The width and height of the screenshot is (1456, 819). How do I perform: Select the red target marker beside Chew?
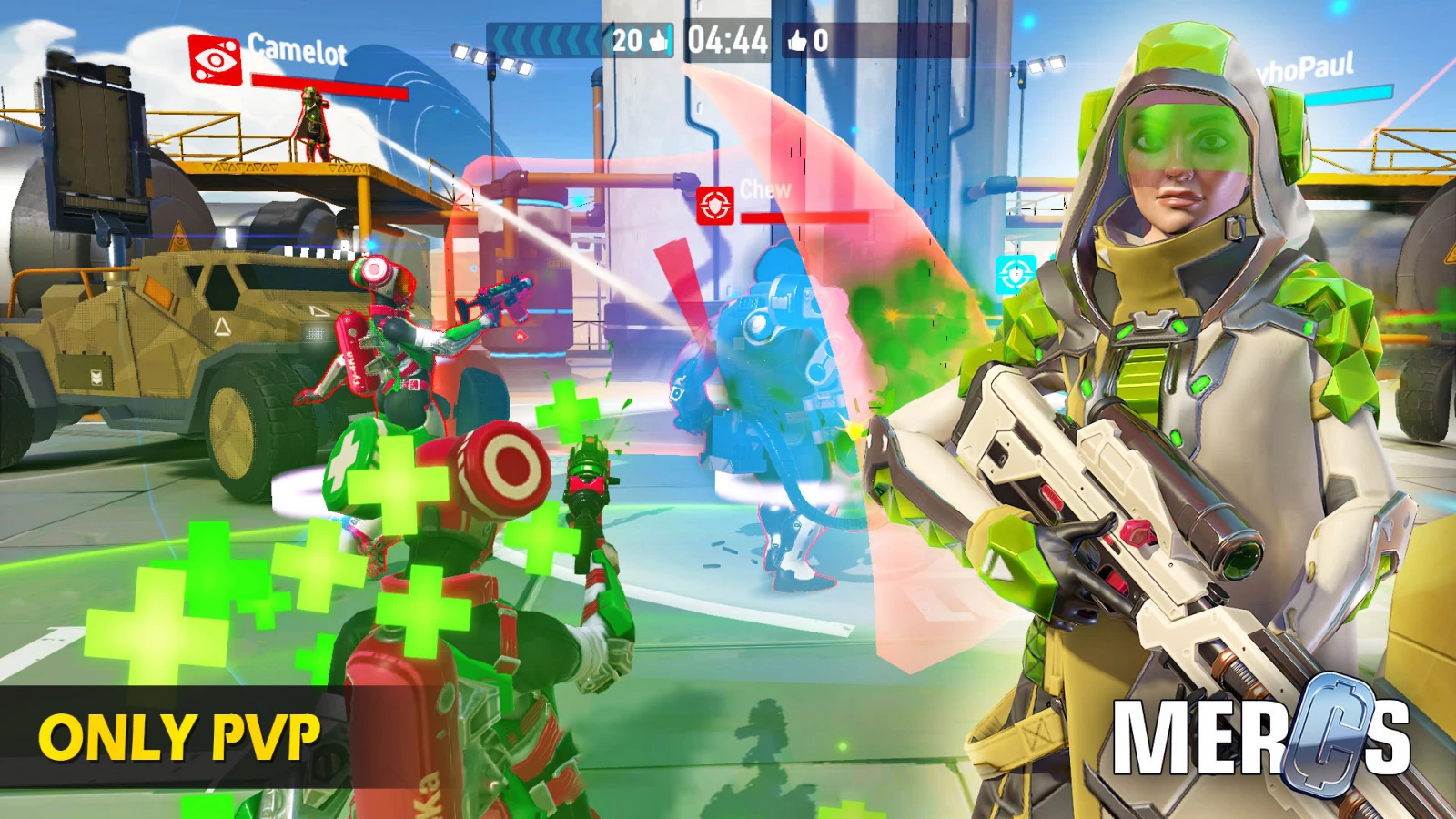click(x=715, y=206)
